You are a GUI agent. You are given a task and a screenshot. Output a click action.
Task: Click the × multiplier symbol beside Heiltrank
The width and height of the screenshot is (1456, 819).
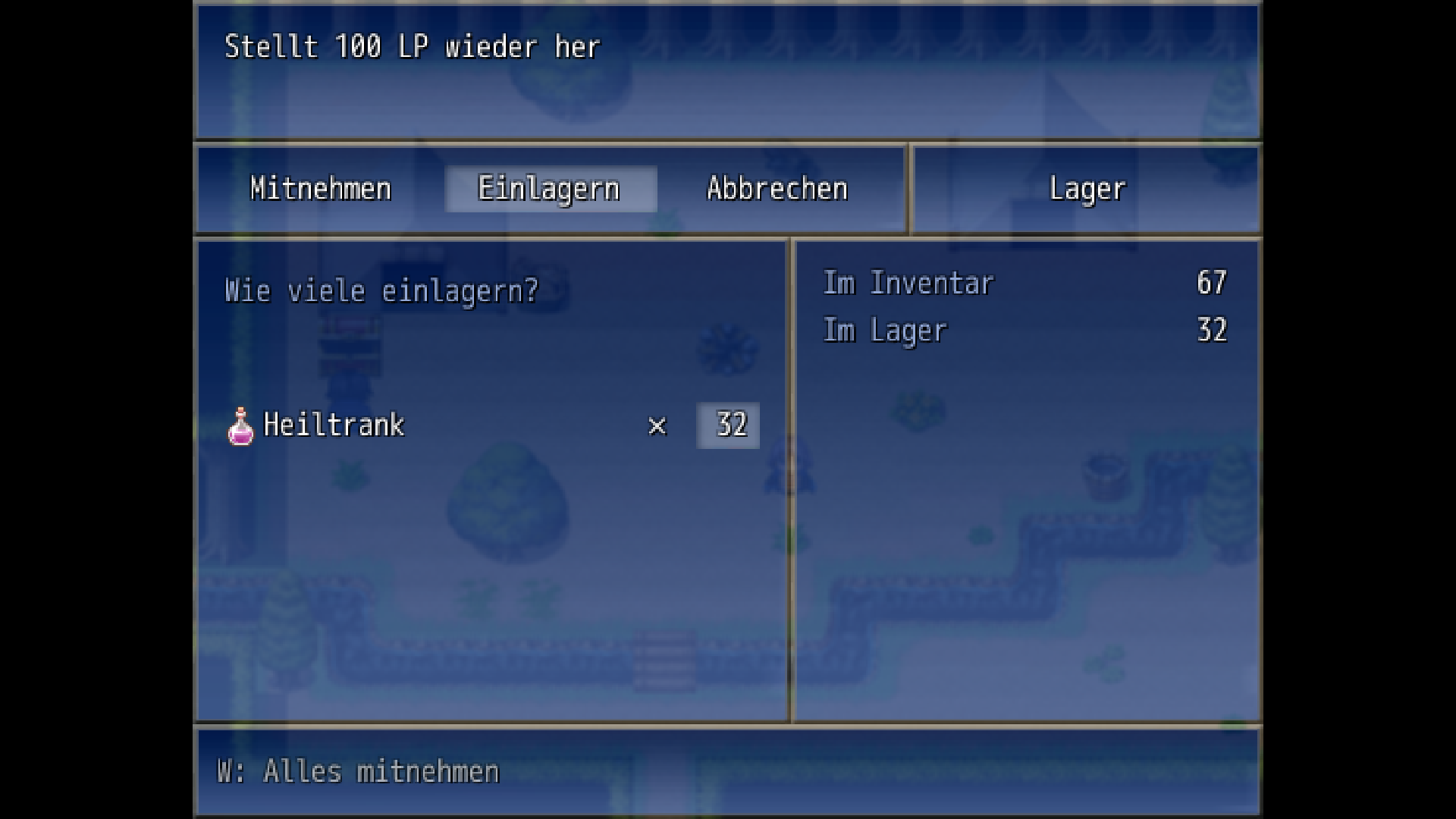657,426
